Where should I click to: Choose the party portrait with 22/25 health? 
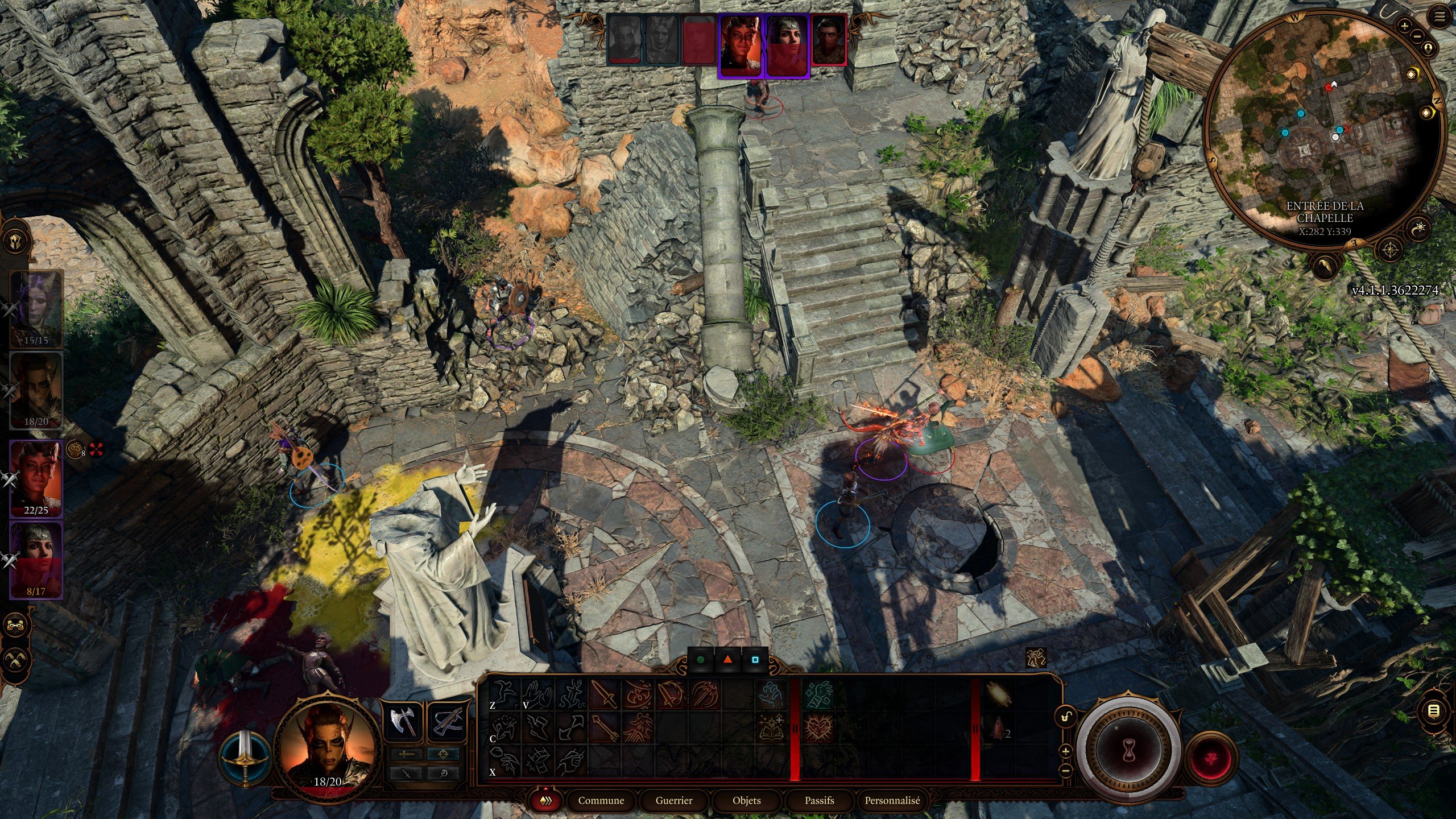(x=36, y=478)
